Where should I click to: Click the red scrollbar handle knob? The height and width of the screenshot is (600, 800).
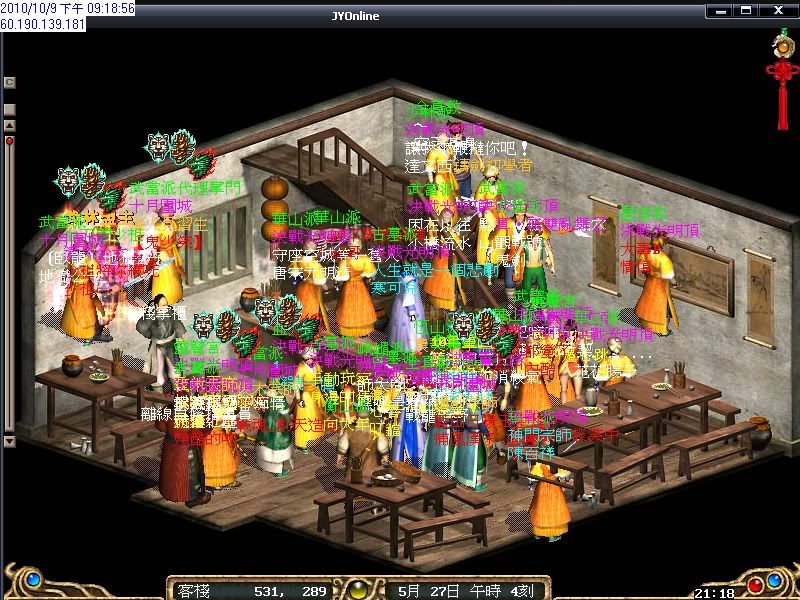pyautogui.click(x=10, y=141)
